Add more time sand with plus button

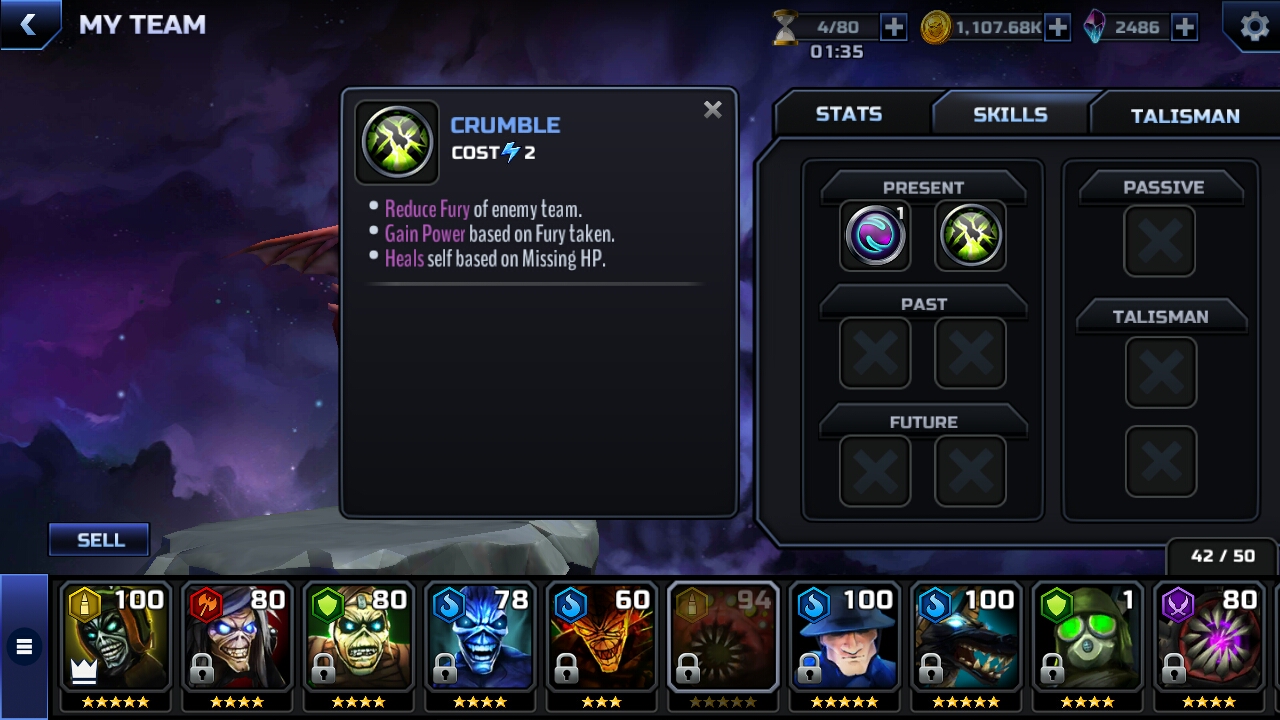tap(893, 27)
